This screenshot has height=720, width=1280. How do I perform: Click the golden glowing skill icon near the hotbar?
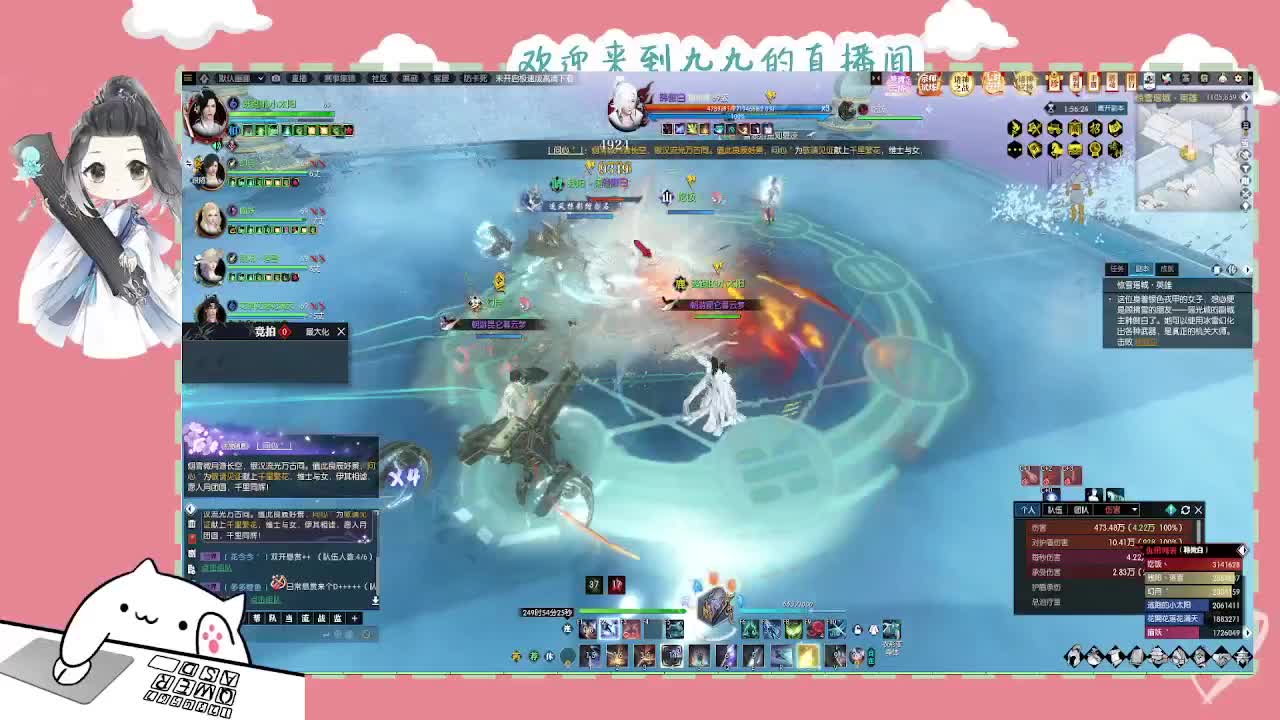806,656
